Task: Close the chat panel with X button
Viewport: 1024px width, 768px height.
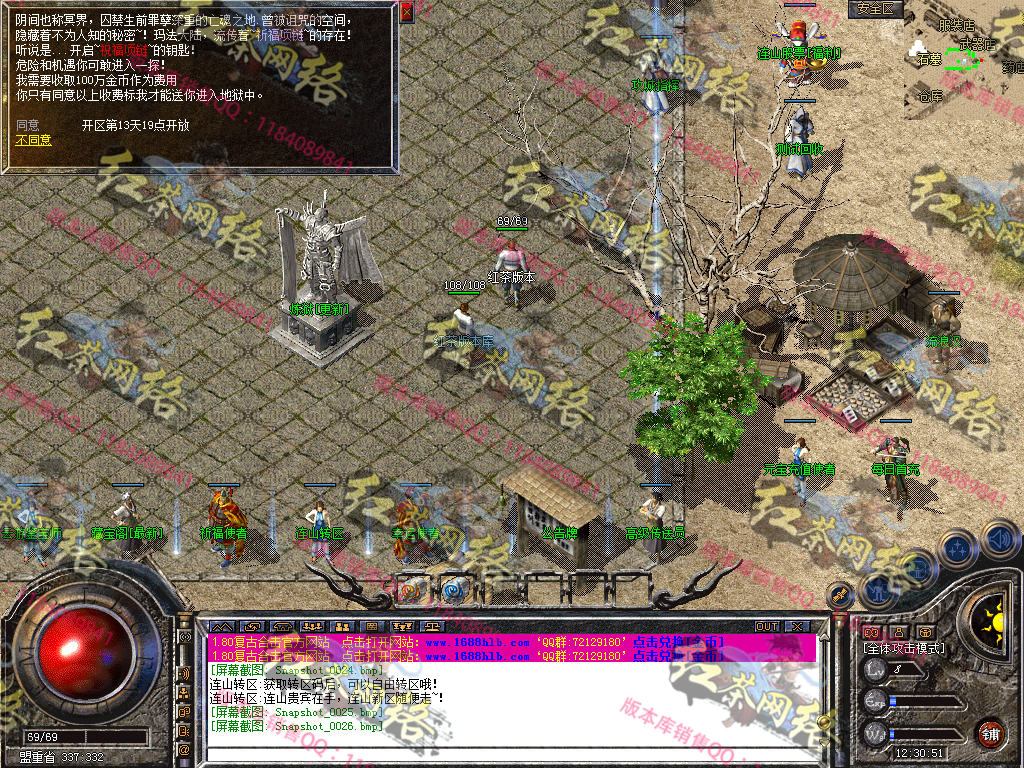Action: coord(796,626)
